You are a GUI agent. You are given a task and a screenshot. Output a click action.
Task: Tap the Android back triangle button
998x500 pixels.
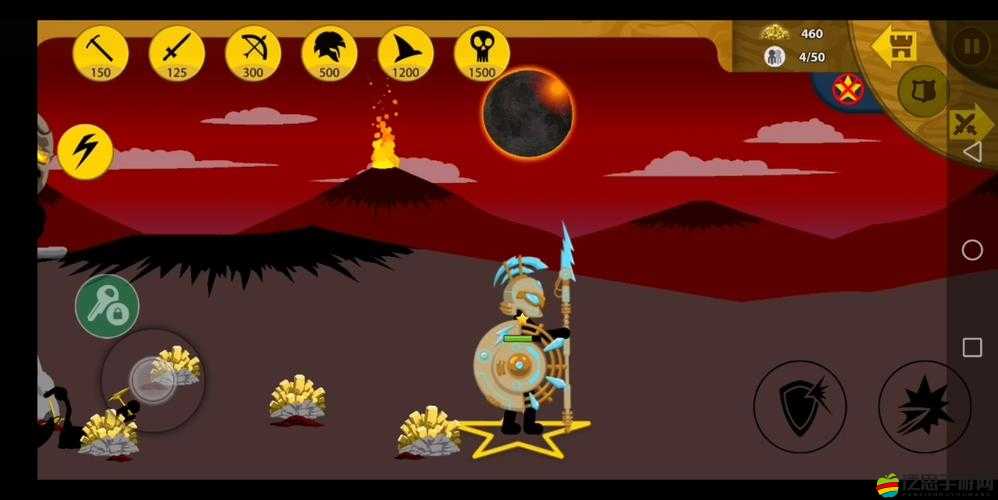tap(971, 151)
